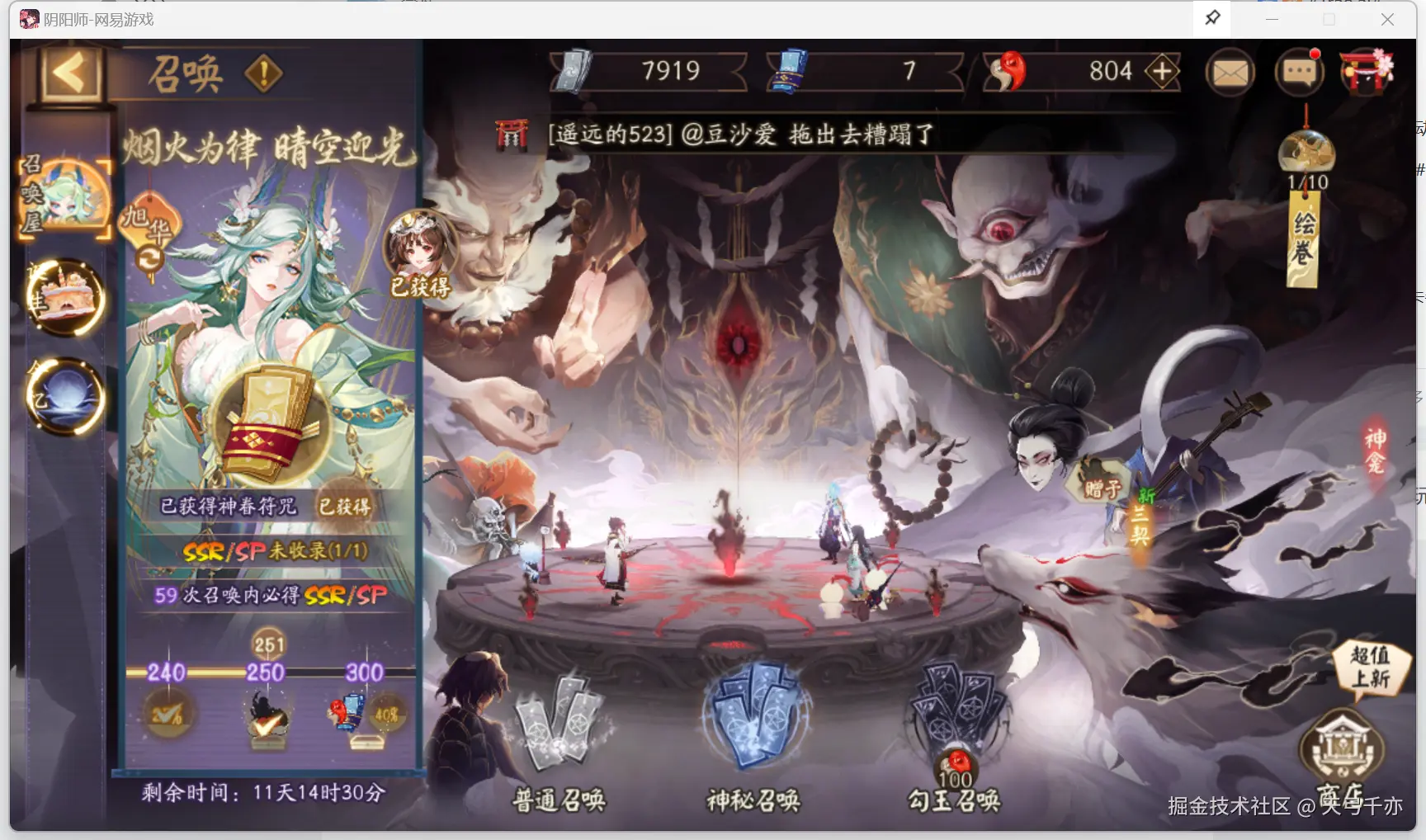
Task: Open the chat messages icon with red dot
Action: pos(1298,73)
